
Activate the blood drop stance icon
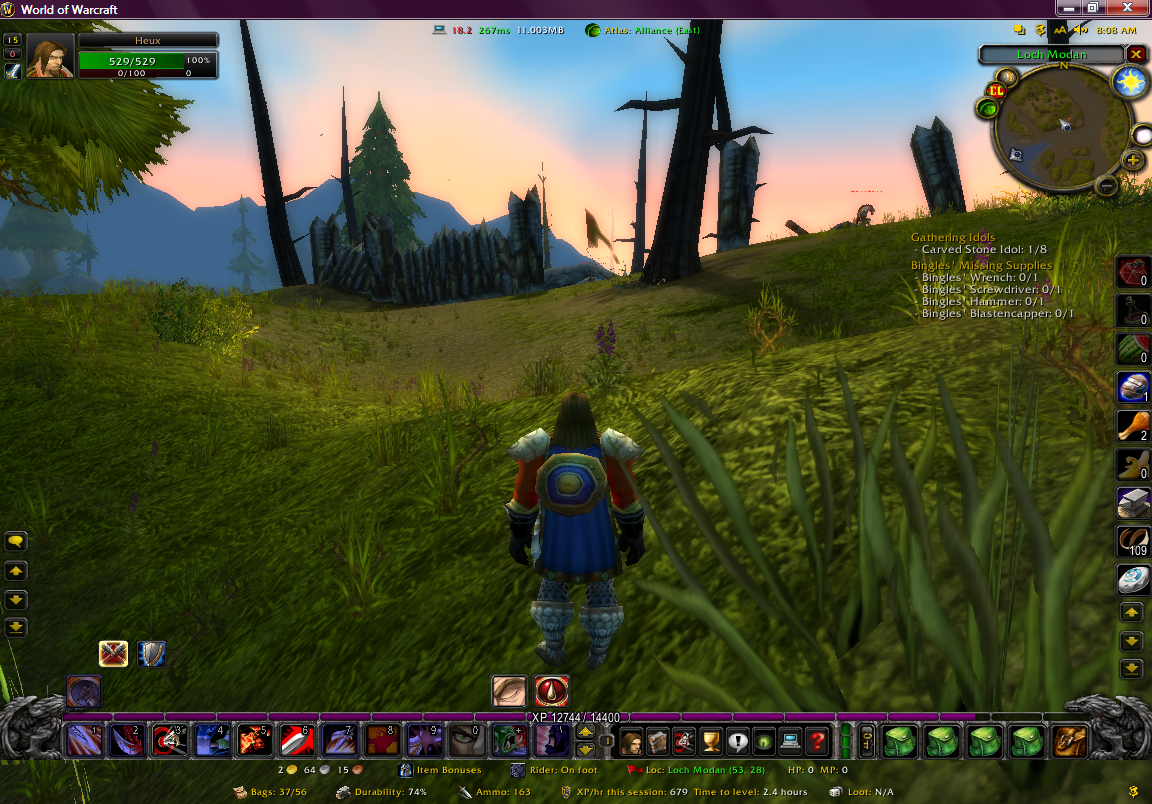click(x=552, y=691)
